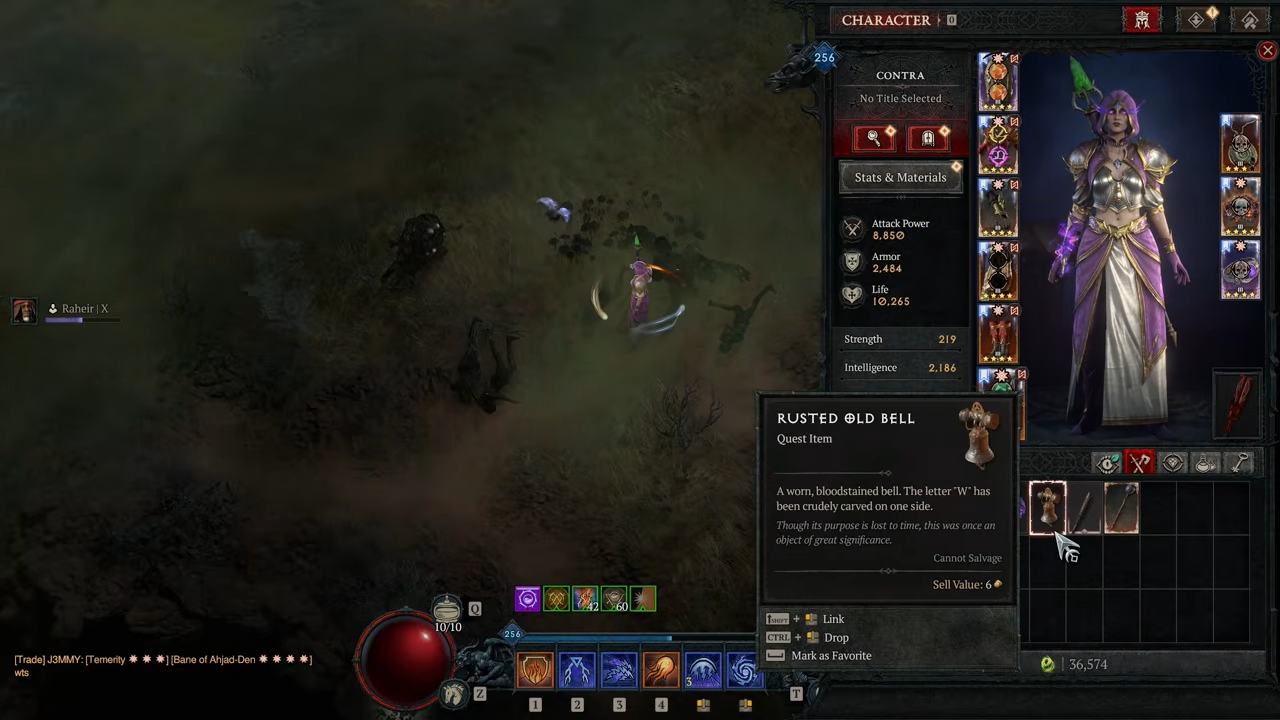The width and height of the screenshot is (1280, 720).
Task: Use the healing potion icon
Action: coord(447,609)
